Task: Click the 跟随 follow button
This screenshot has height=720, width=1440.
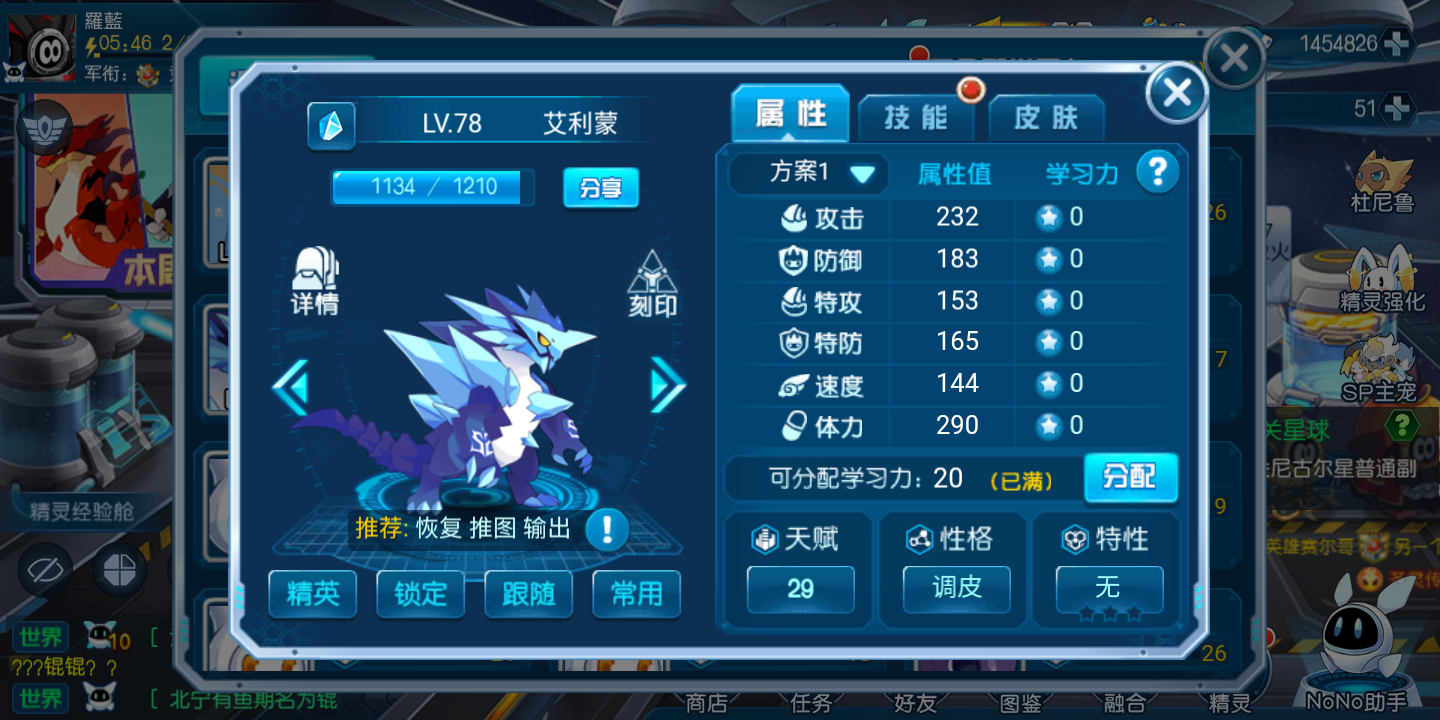Action: [528, 594]
